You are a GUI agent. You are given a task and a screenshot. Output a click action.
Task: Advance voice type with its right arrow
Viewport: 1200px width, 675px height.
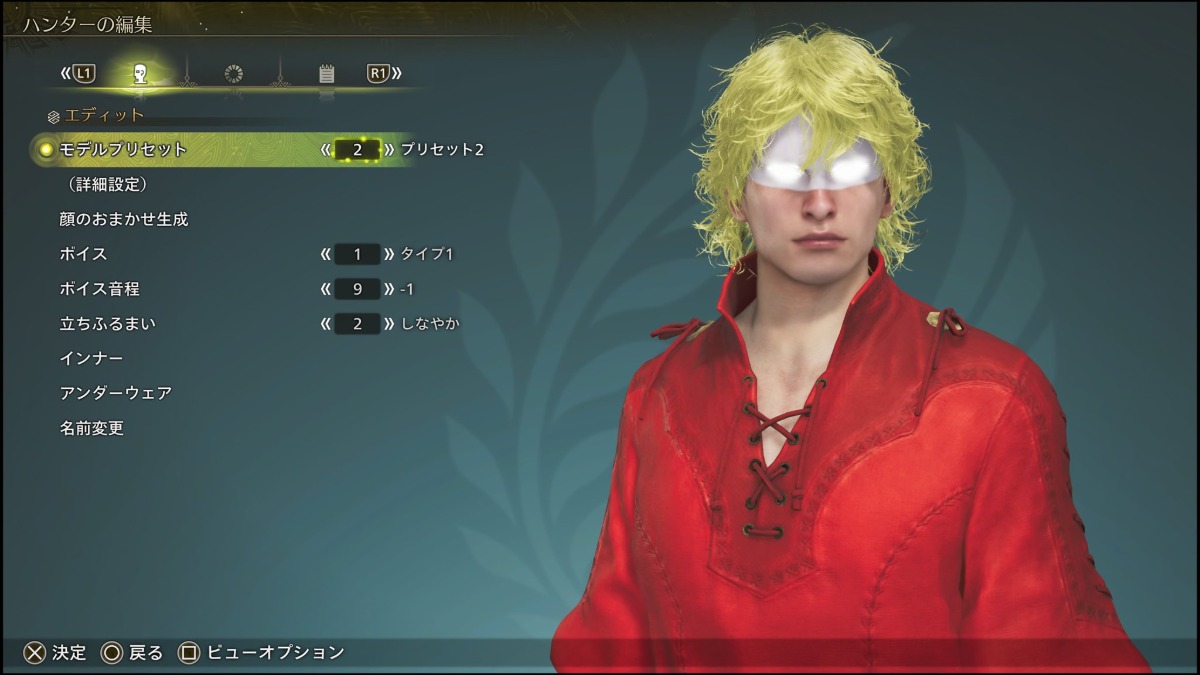390,254
